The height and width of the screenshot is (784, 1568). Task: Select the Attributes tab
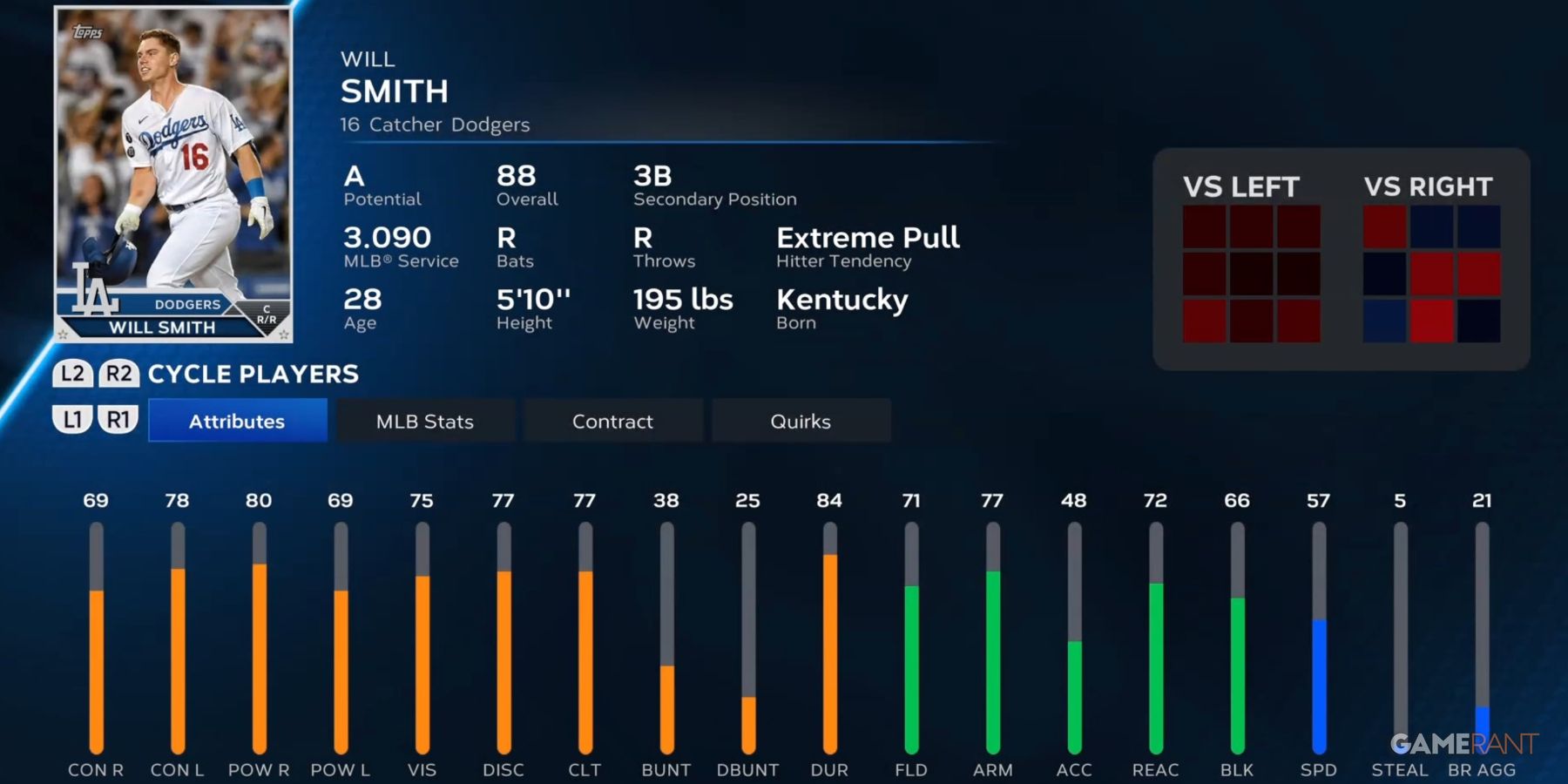pyautogui.click(x=237, y=421)
